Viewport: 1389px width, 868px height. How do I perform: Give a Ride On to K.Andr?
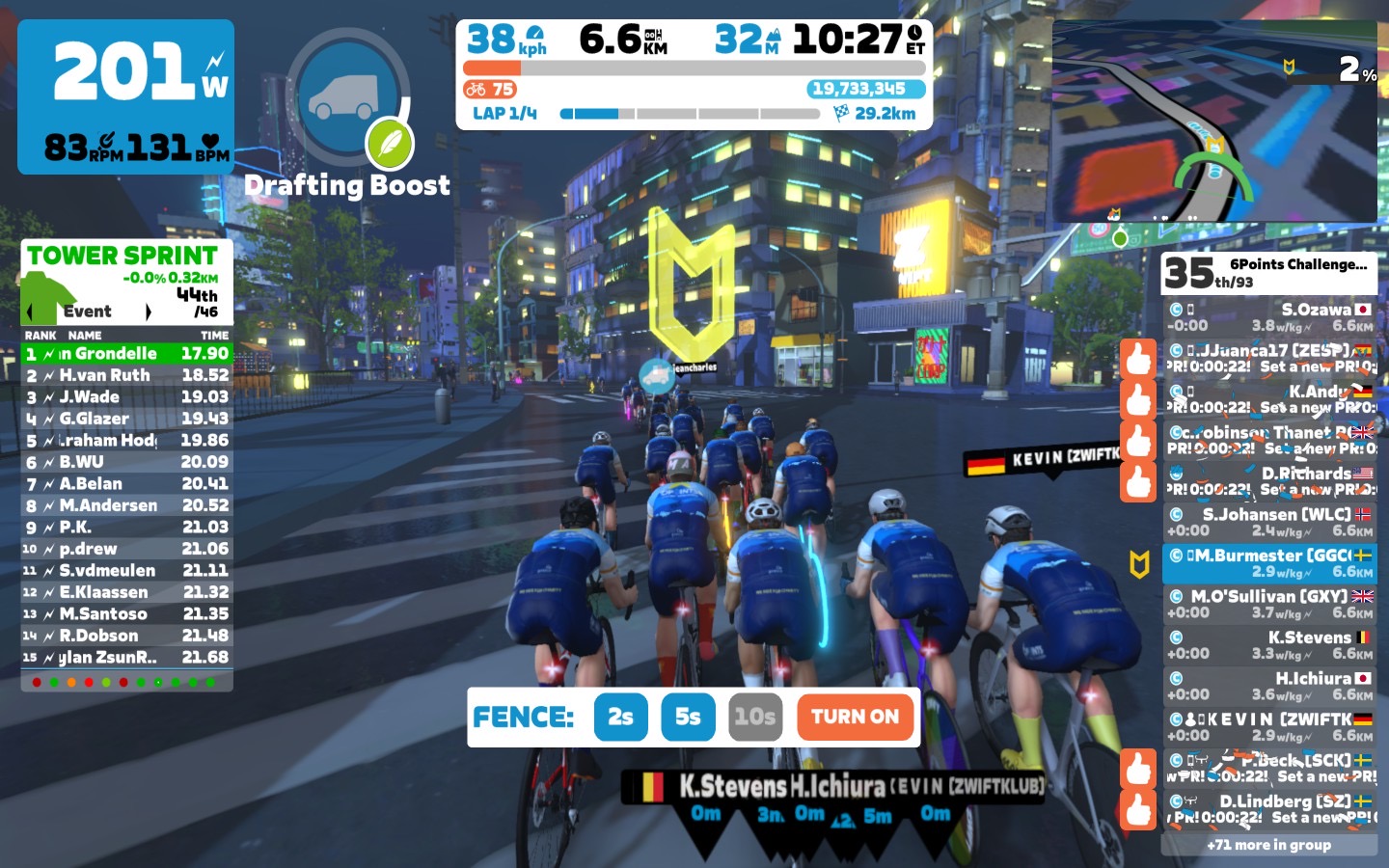coord(1138,399)
